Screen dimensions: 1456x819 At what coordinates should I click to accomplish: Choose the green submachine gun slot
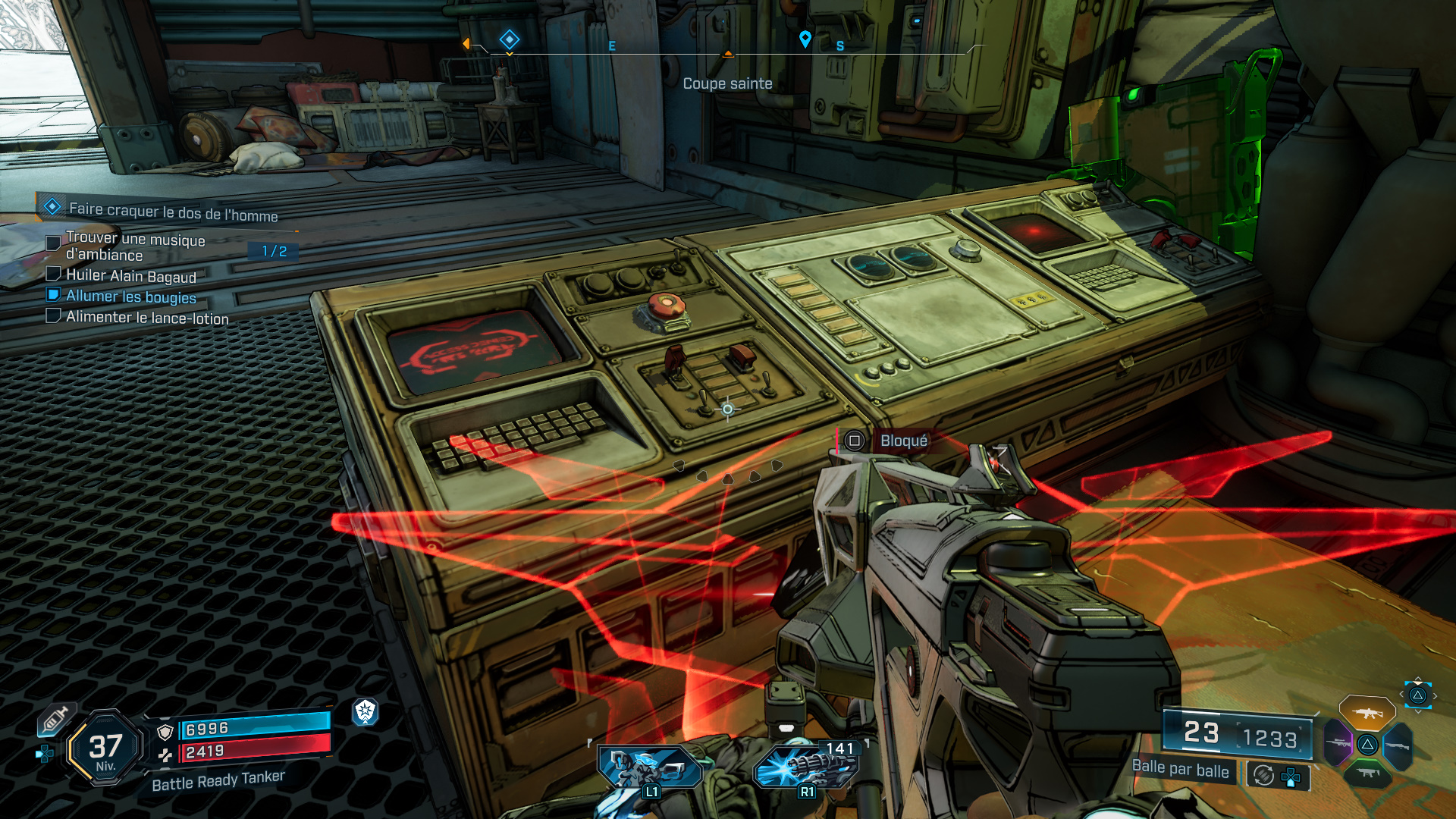[x=1367, y=773]
